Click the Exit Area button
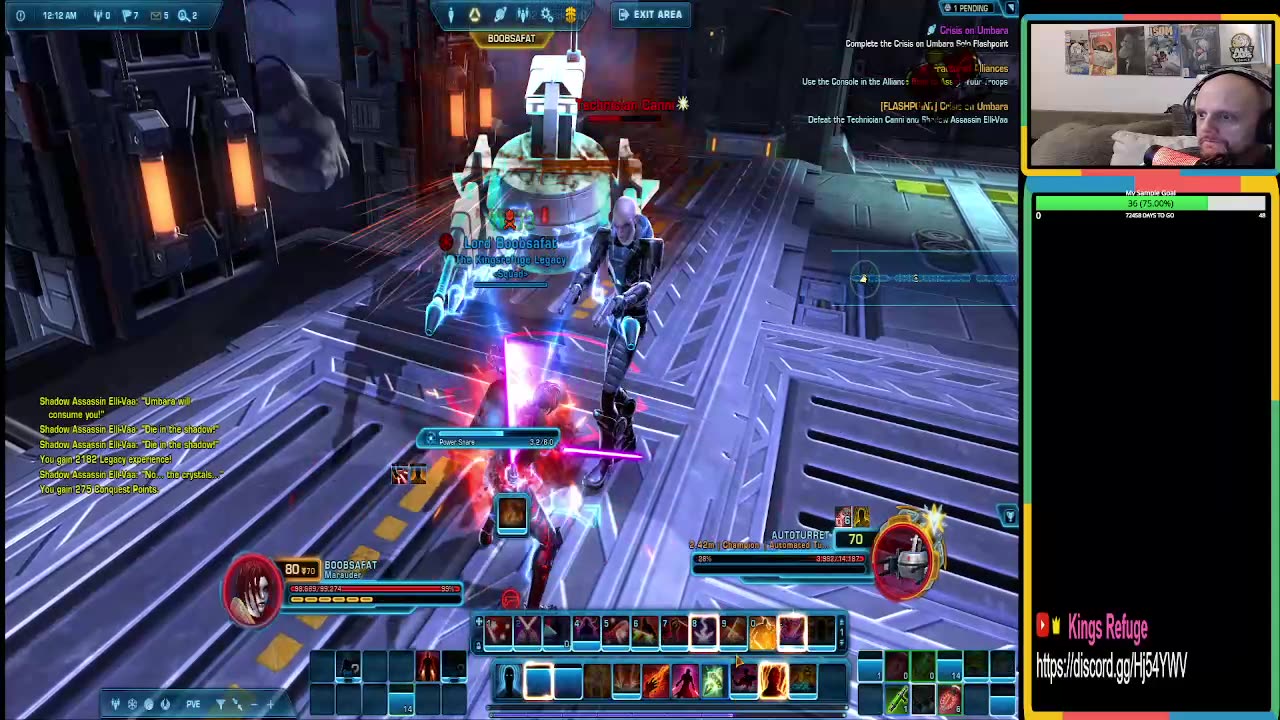Viewport: 1280px width, 720px height. tap(650, 14)
